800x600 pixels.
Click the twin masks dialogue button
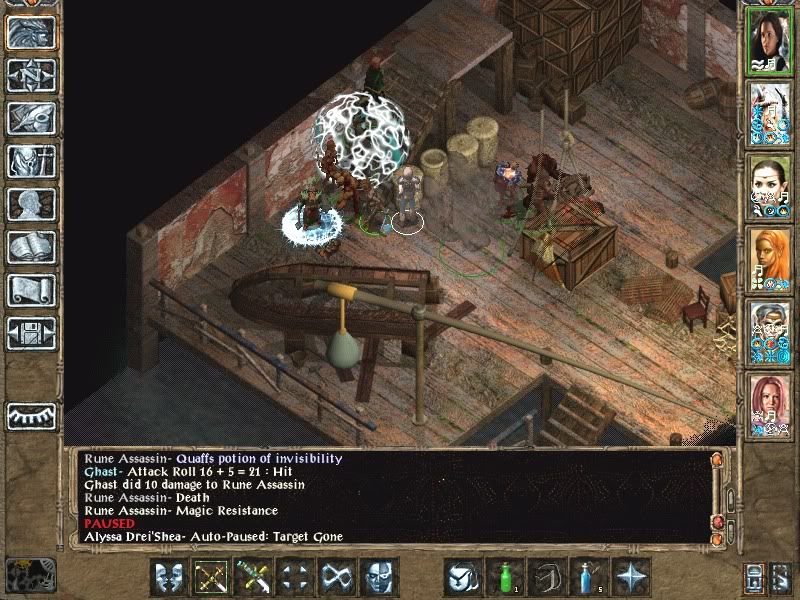[x=170, y=577]
